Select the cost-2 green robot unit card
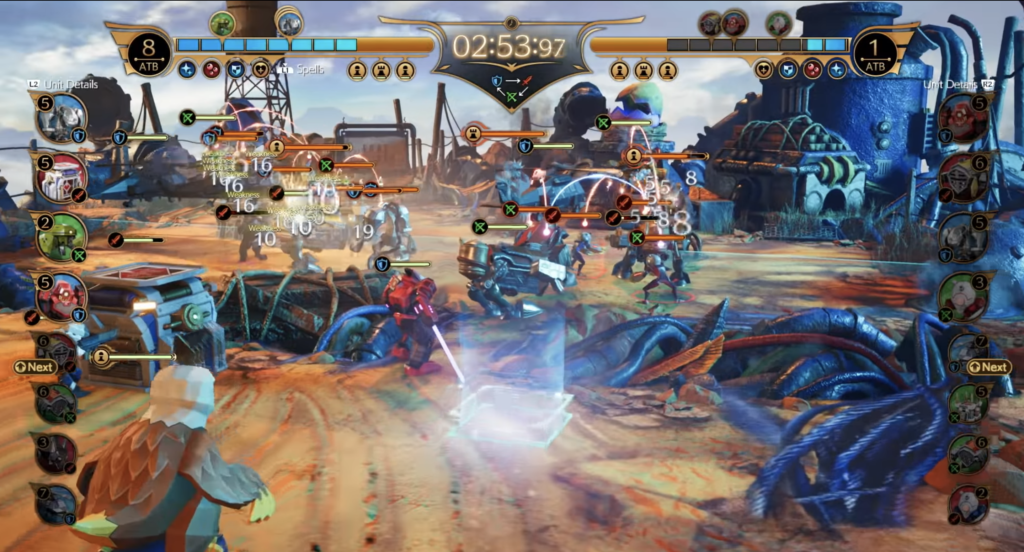 tap(61, 238)
